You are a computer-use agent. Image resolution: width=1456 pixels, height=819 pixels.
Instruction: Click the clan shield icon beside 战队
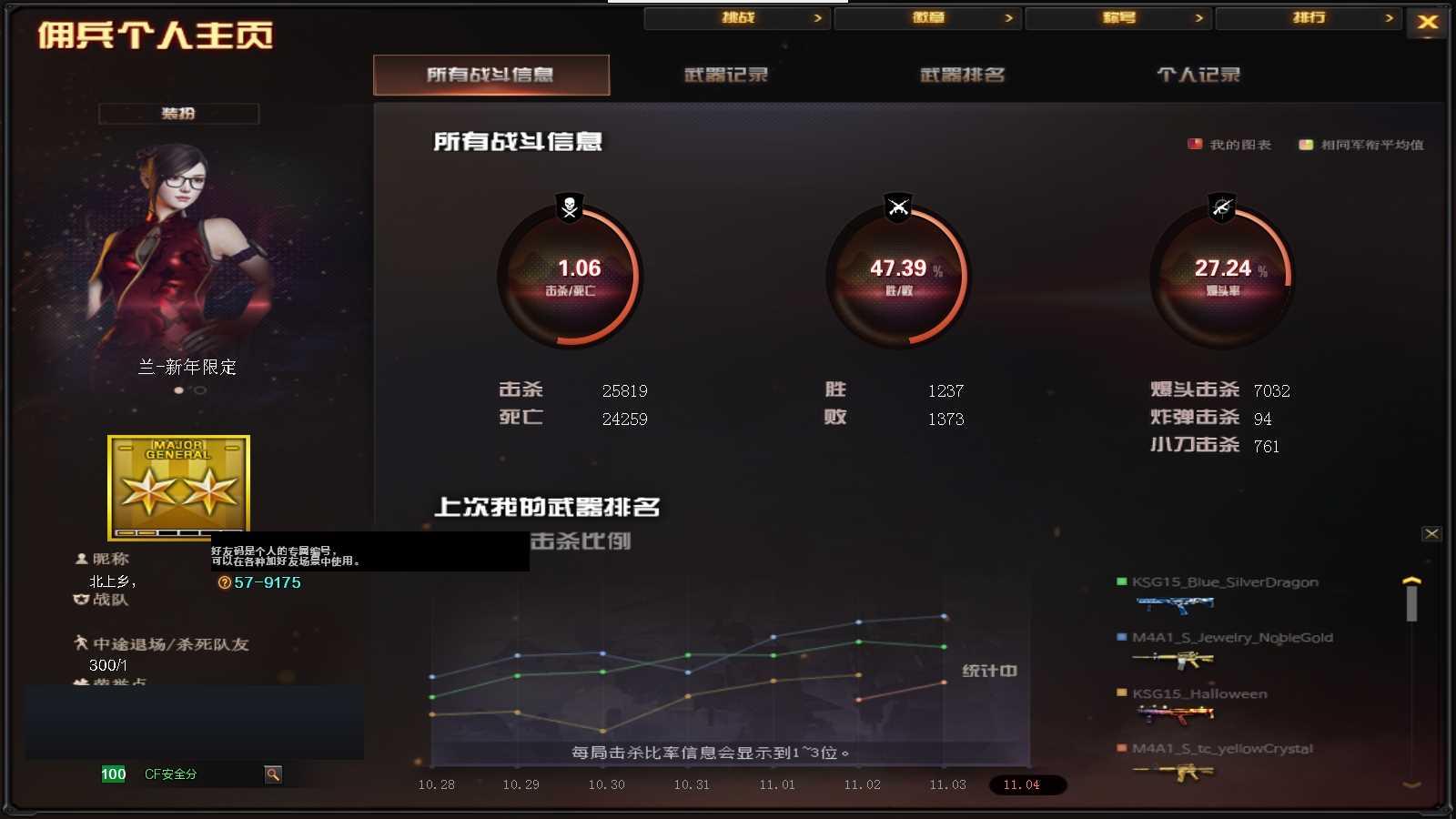(x=81, y=601)
